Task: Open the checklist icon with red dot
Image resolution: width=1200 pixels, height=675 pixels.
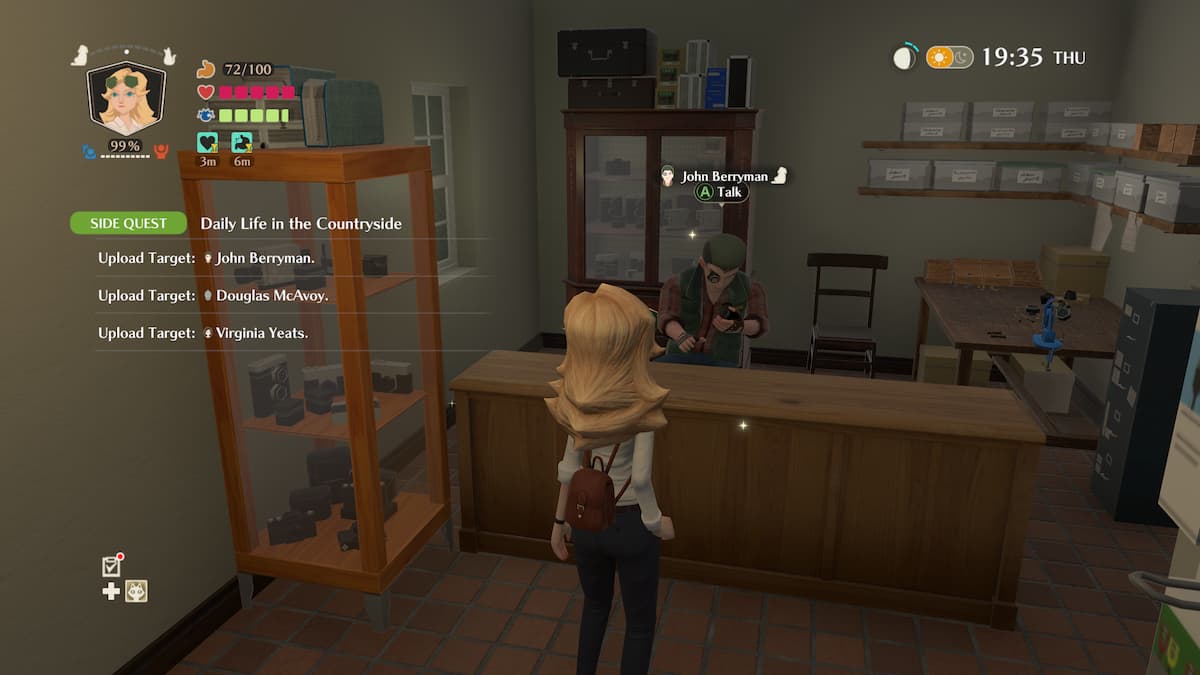Action: [112, 566]
